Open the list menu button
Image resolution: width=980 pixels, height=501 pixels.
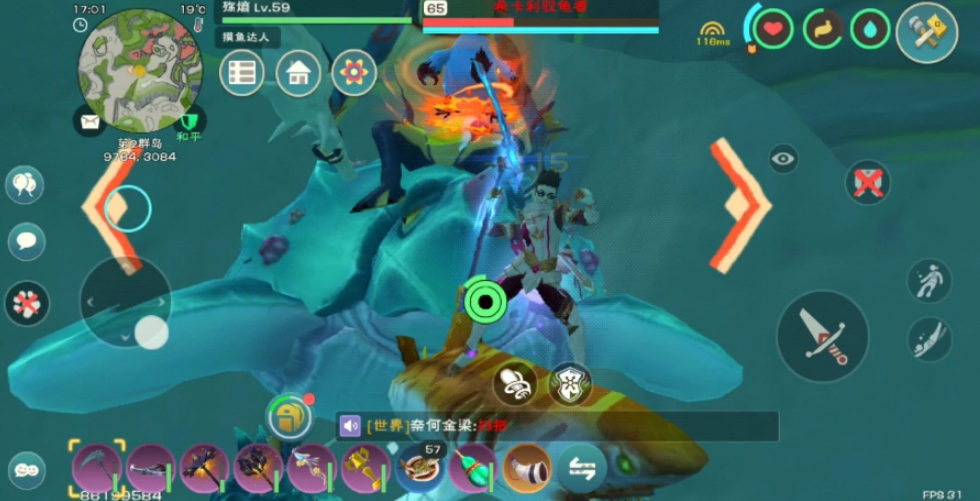(241, 73)
